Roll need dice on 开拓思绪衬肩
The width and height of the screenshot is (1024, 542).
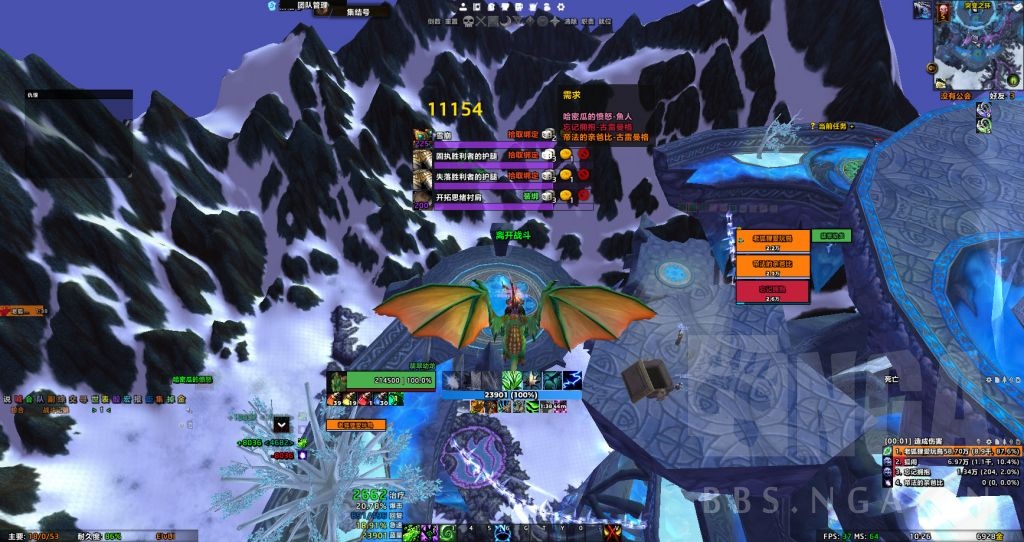[x=549, y=197]
